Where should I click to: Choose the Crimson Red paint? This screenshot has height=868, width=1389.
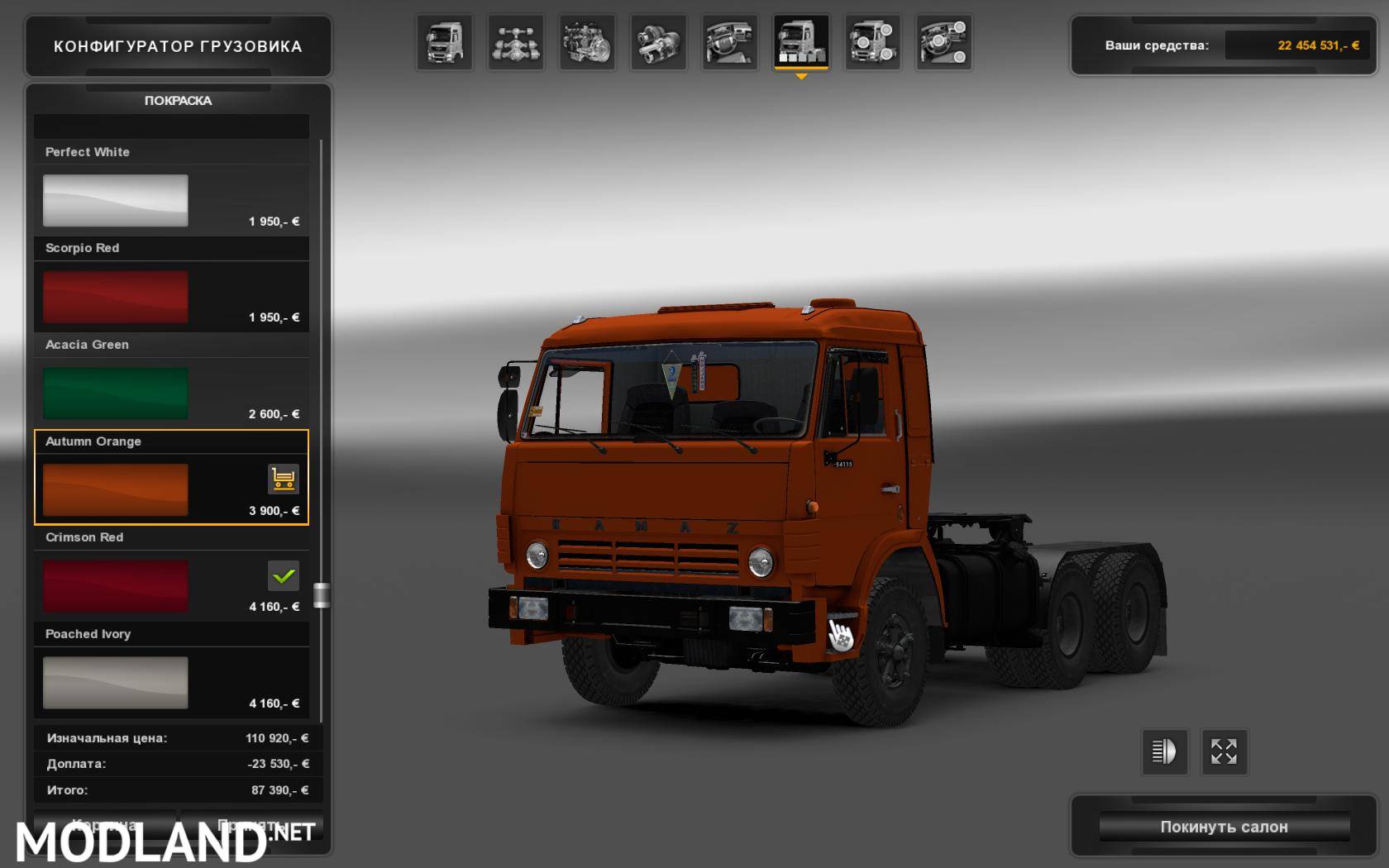click(115, 586)
